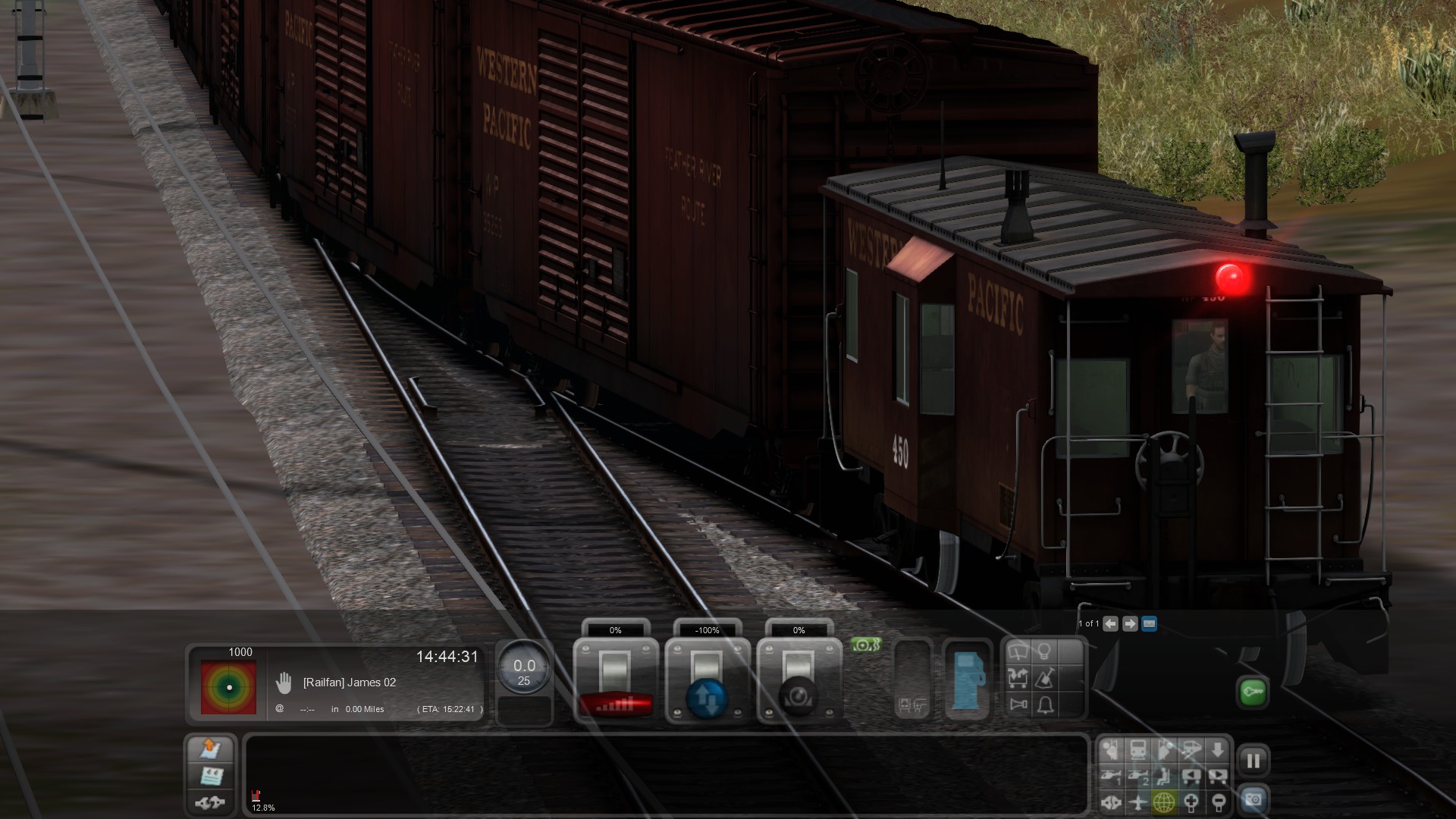Open the blue envelope messages button
The height and width of the screenshot is (819, 1456).
[1149, 623]
